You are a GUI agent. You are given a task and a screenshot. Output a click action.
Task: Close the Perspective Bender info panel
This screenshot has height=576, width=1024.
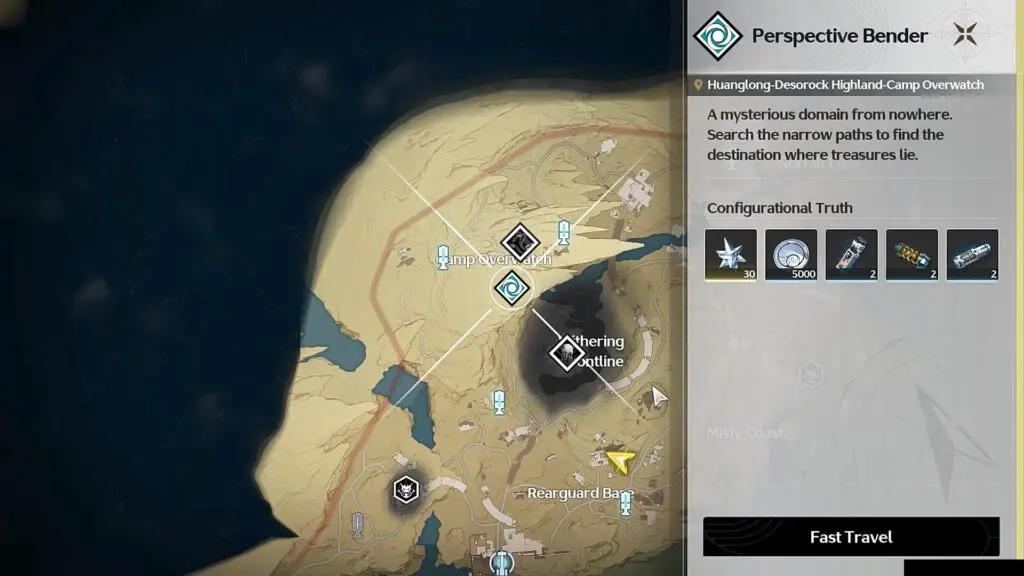point(965,35)
